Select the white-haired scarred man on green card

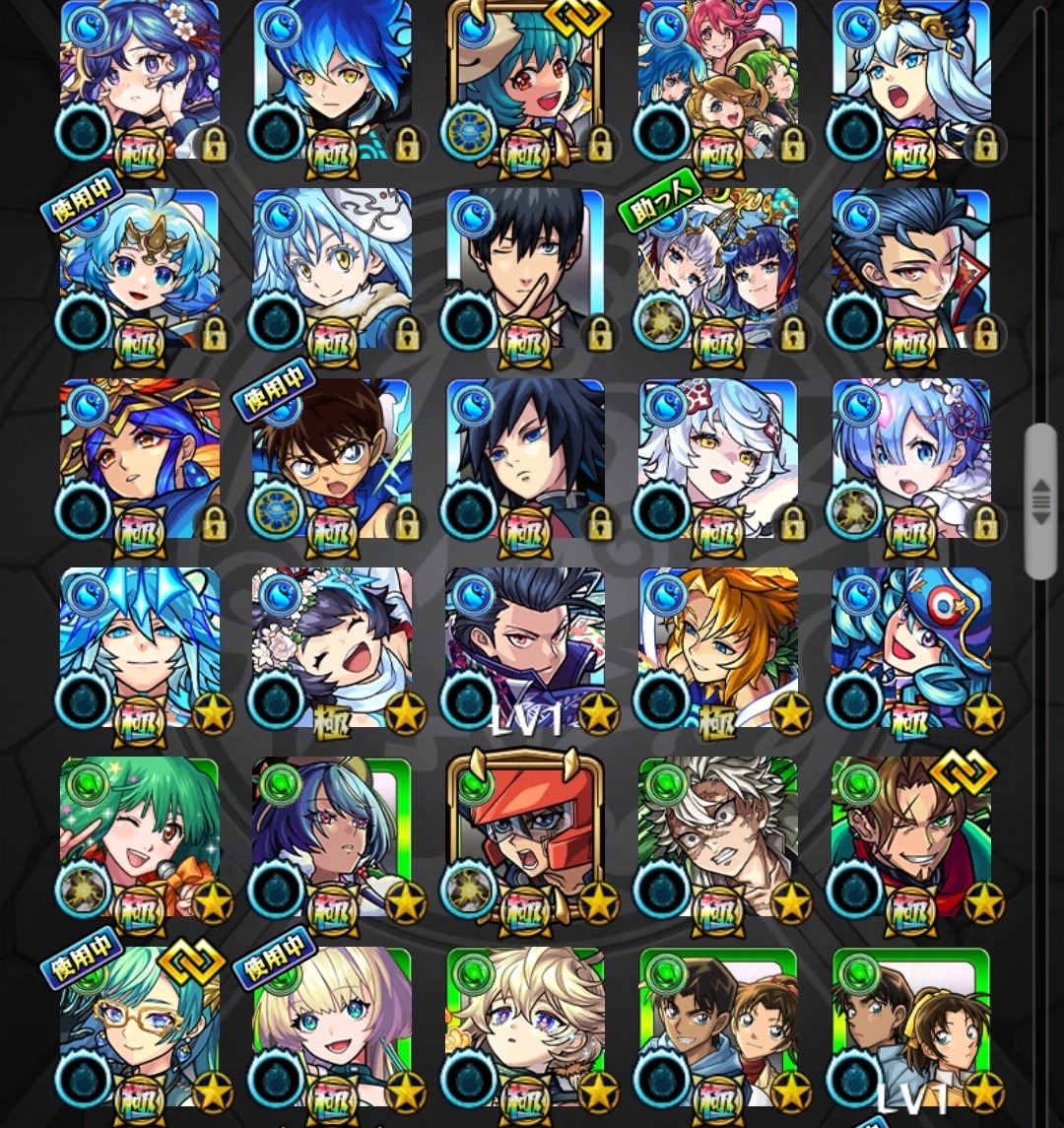(x=718, y=838)
